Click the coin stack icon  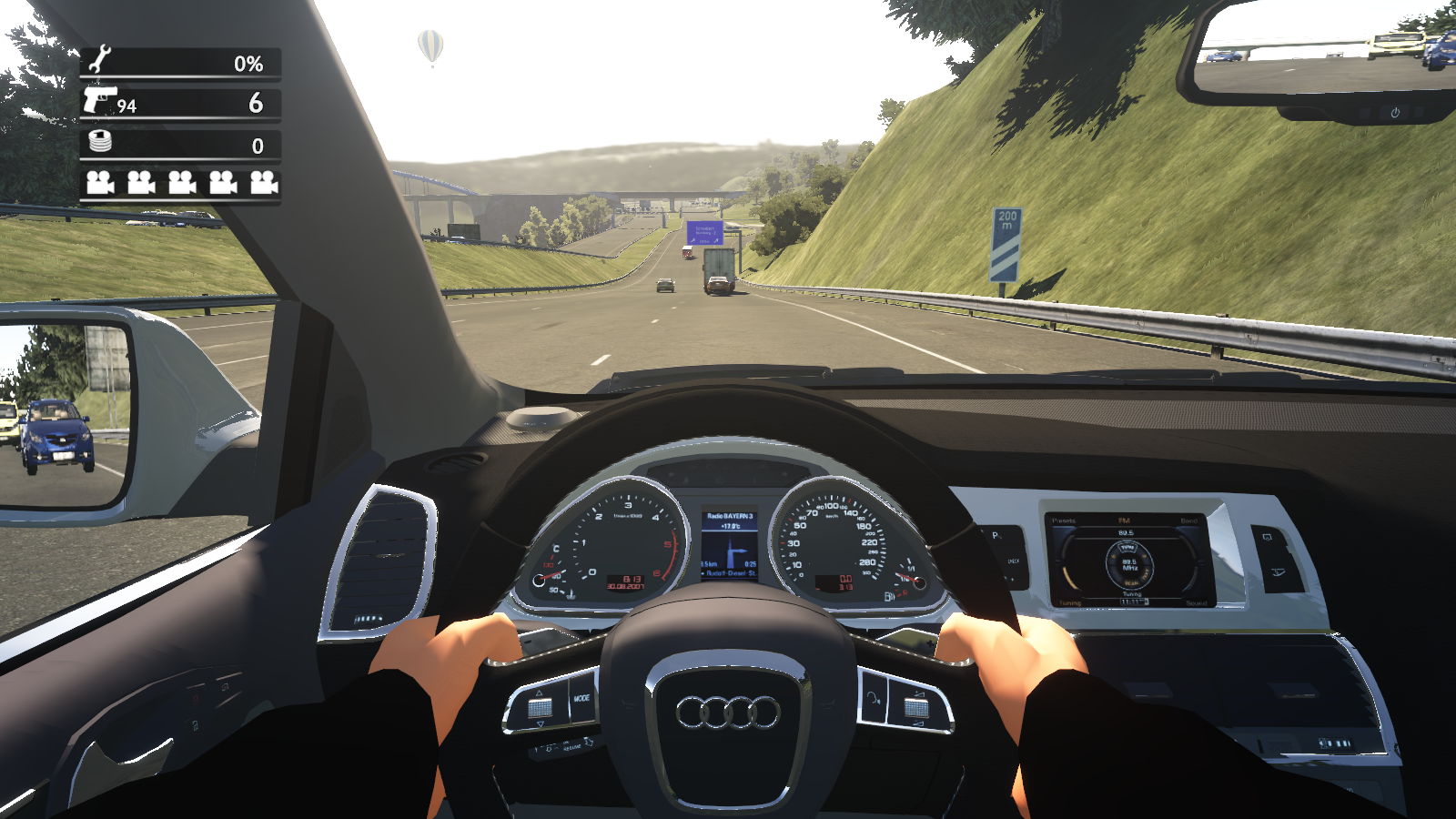(x=100, y=141)
